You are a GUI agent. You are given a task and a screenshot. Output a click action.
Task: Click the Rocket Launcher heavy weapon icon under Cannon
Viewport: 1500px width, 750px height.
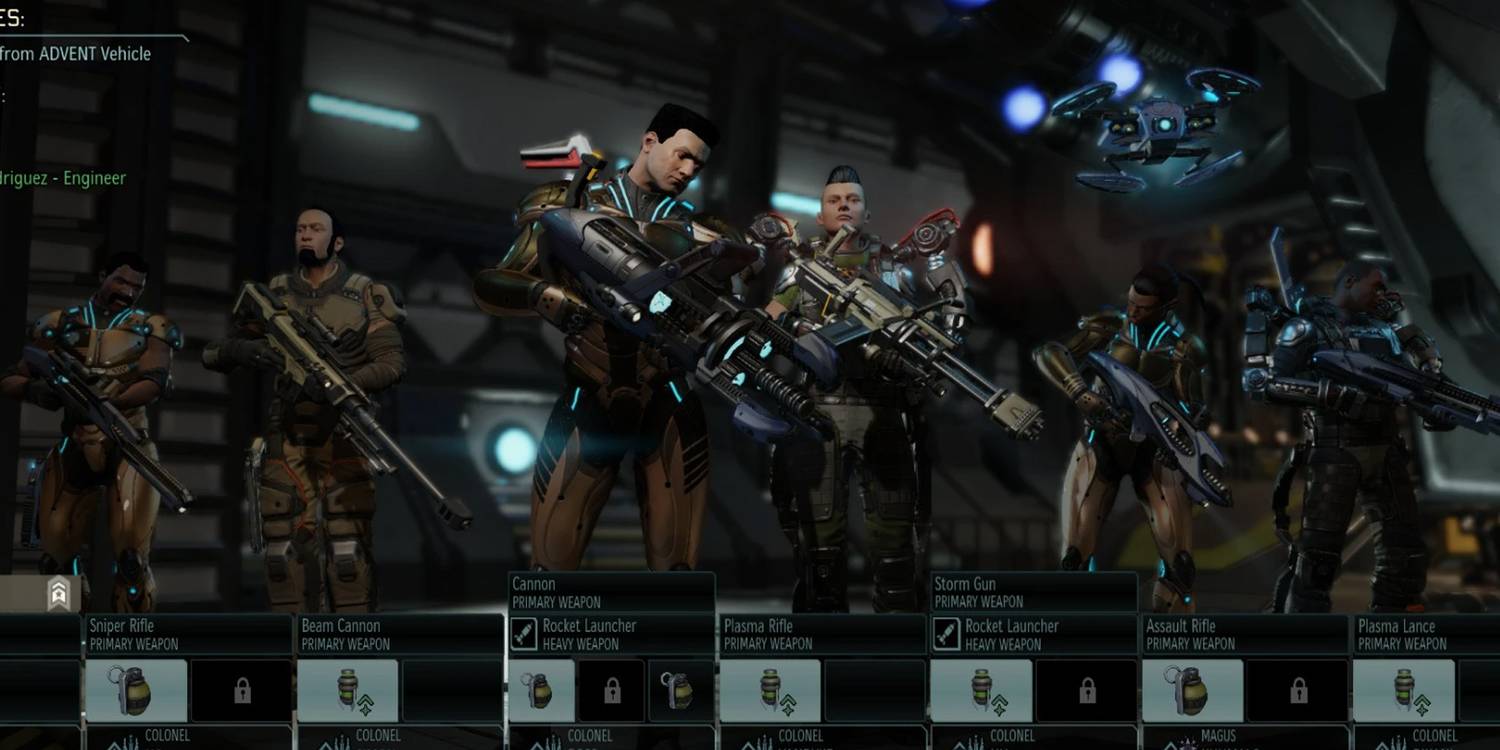tap(524, 630)
